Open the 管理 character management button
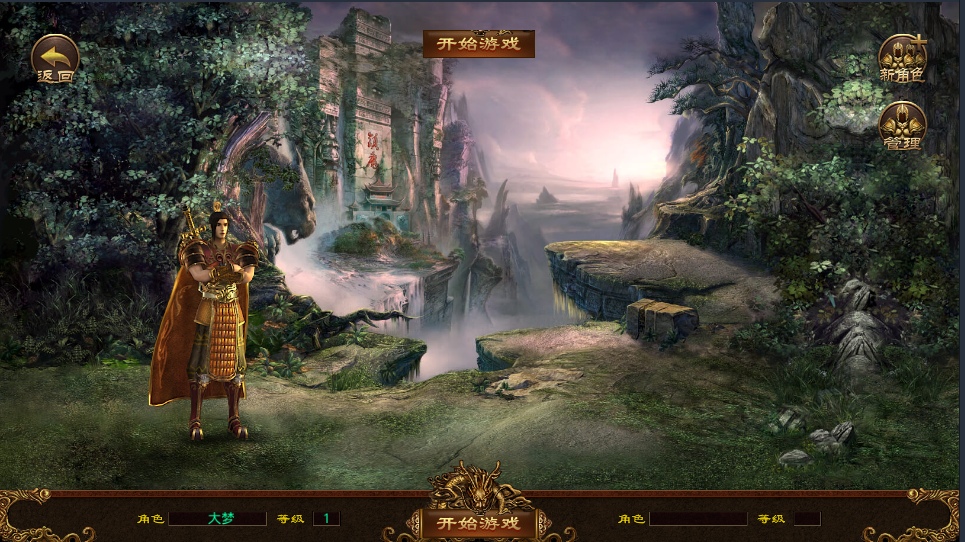Screen dimensions: 965x542 (902, 126)
